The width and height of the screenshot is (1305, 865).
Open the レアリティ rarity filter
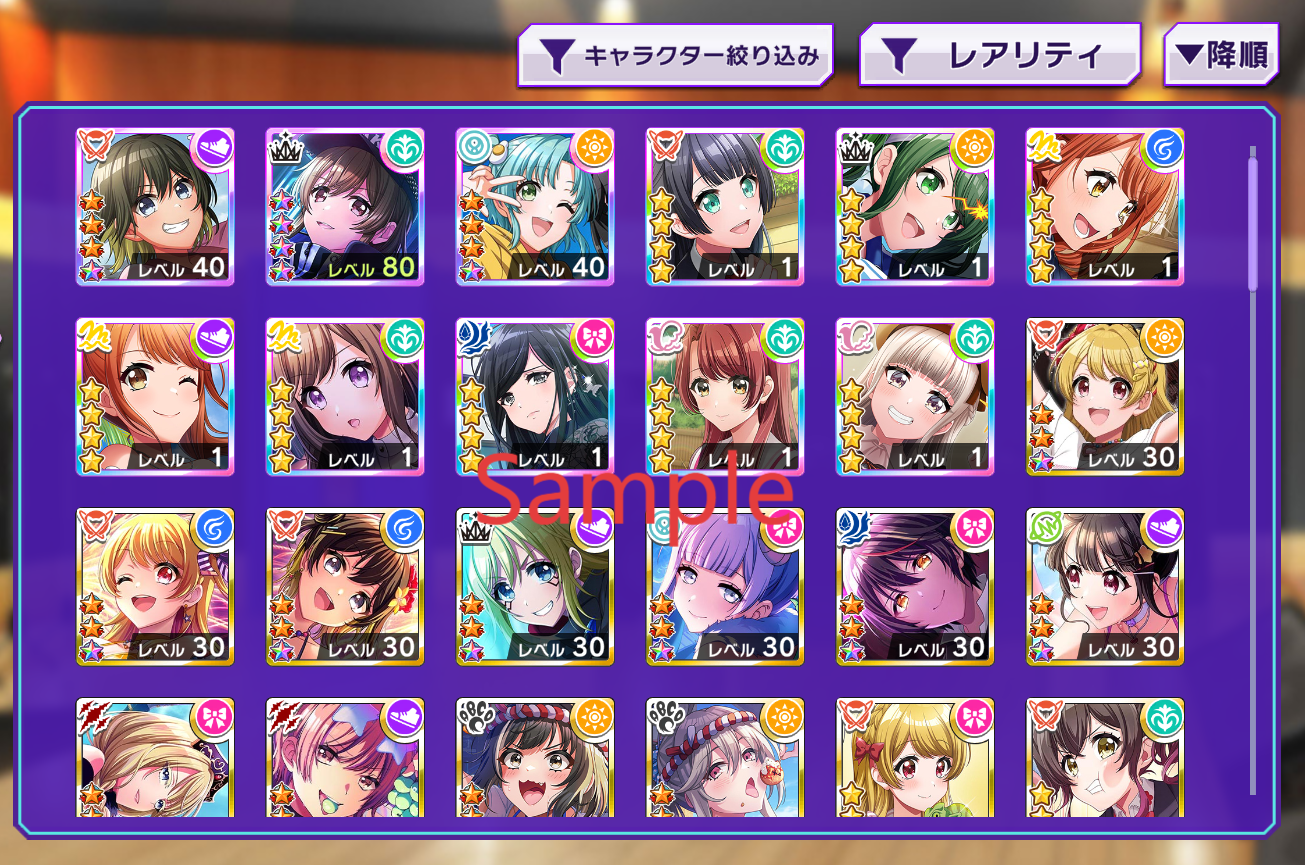point(1000,54)
